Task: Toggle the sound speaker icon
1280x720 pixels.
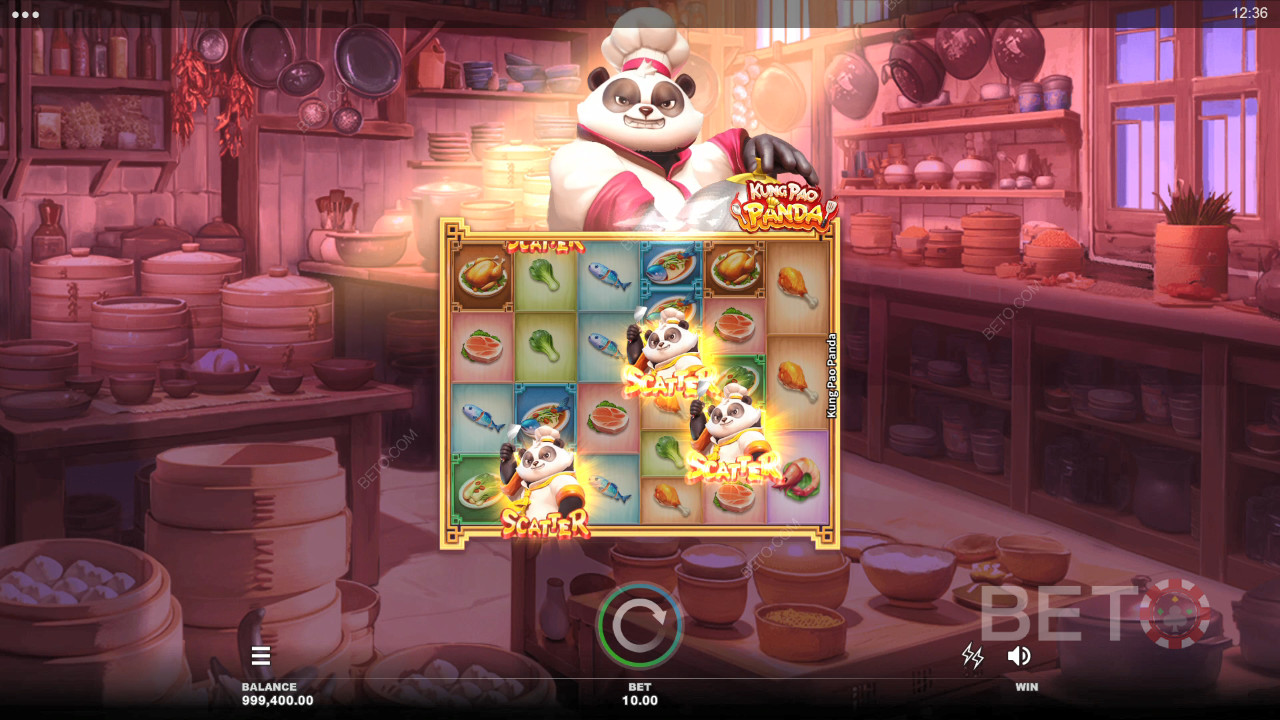Action: coord(1019,656)
